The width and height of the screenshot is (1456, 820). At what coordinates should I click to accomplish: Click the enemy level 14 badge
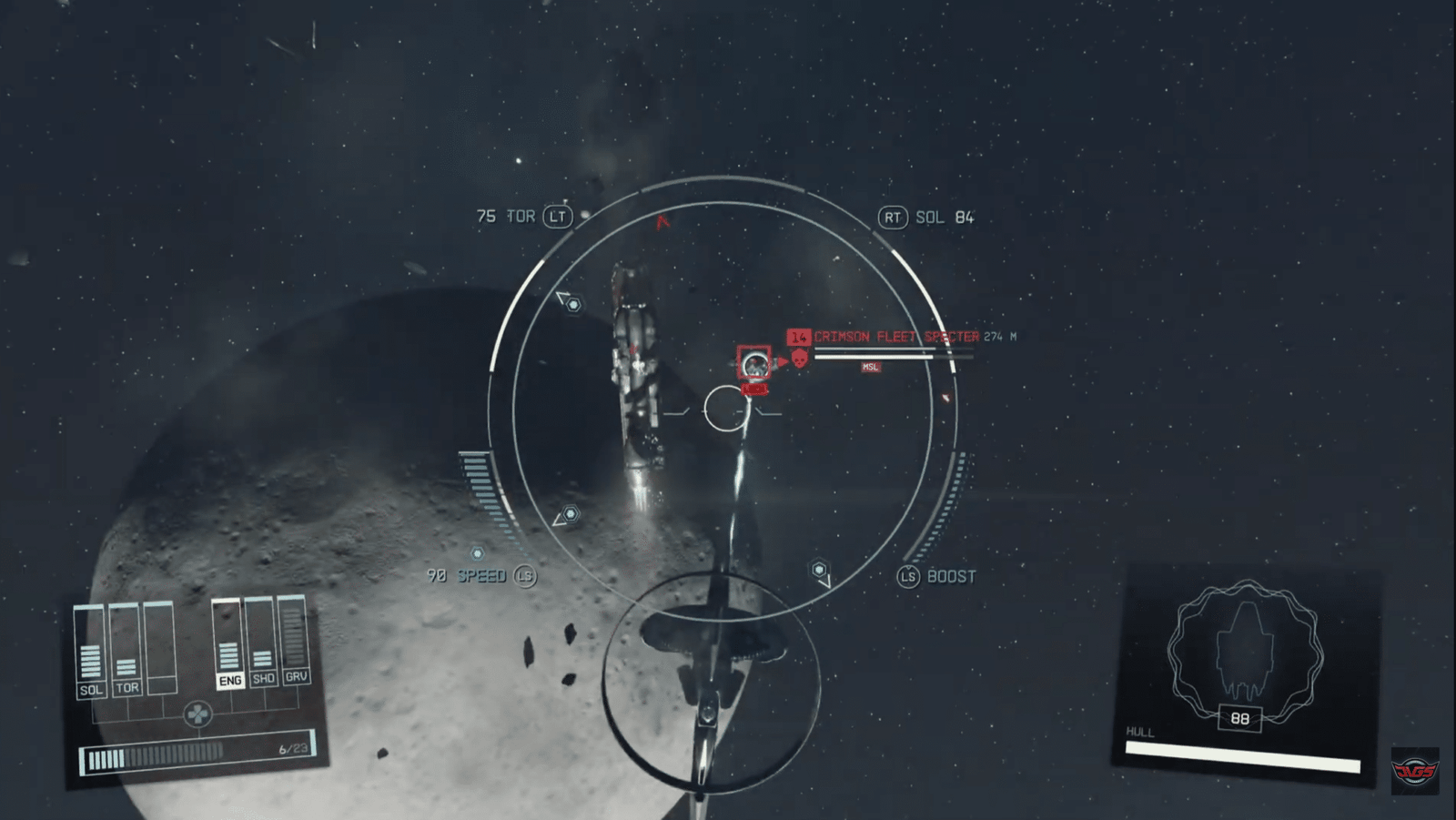coord(800,336)
